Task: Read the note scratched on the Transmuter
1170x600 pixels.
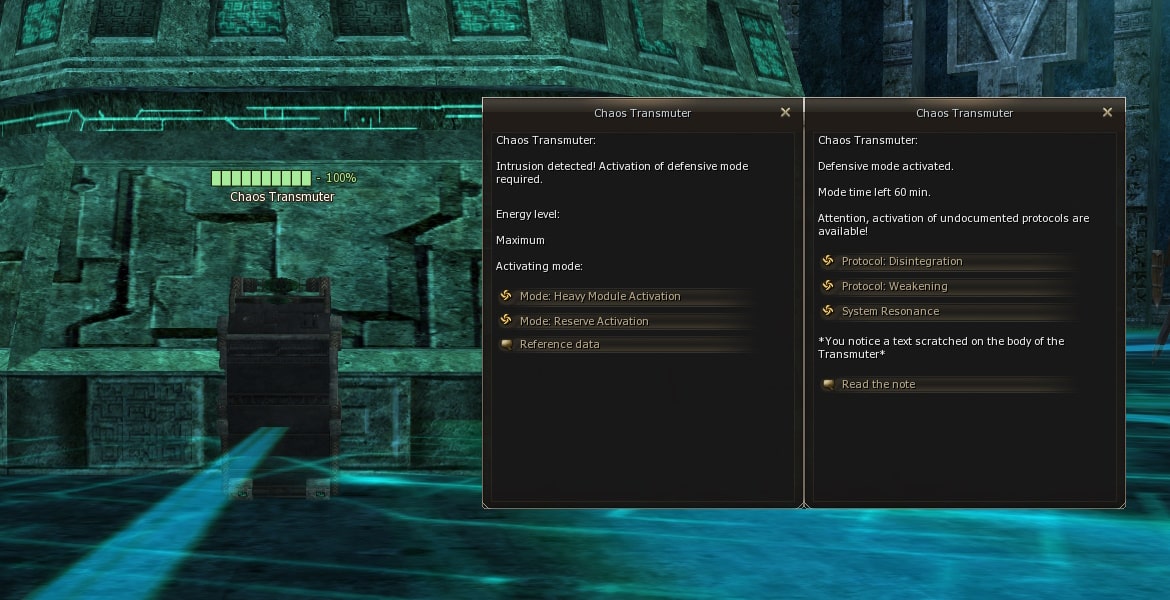Action: tap(878, 384)
